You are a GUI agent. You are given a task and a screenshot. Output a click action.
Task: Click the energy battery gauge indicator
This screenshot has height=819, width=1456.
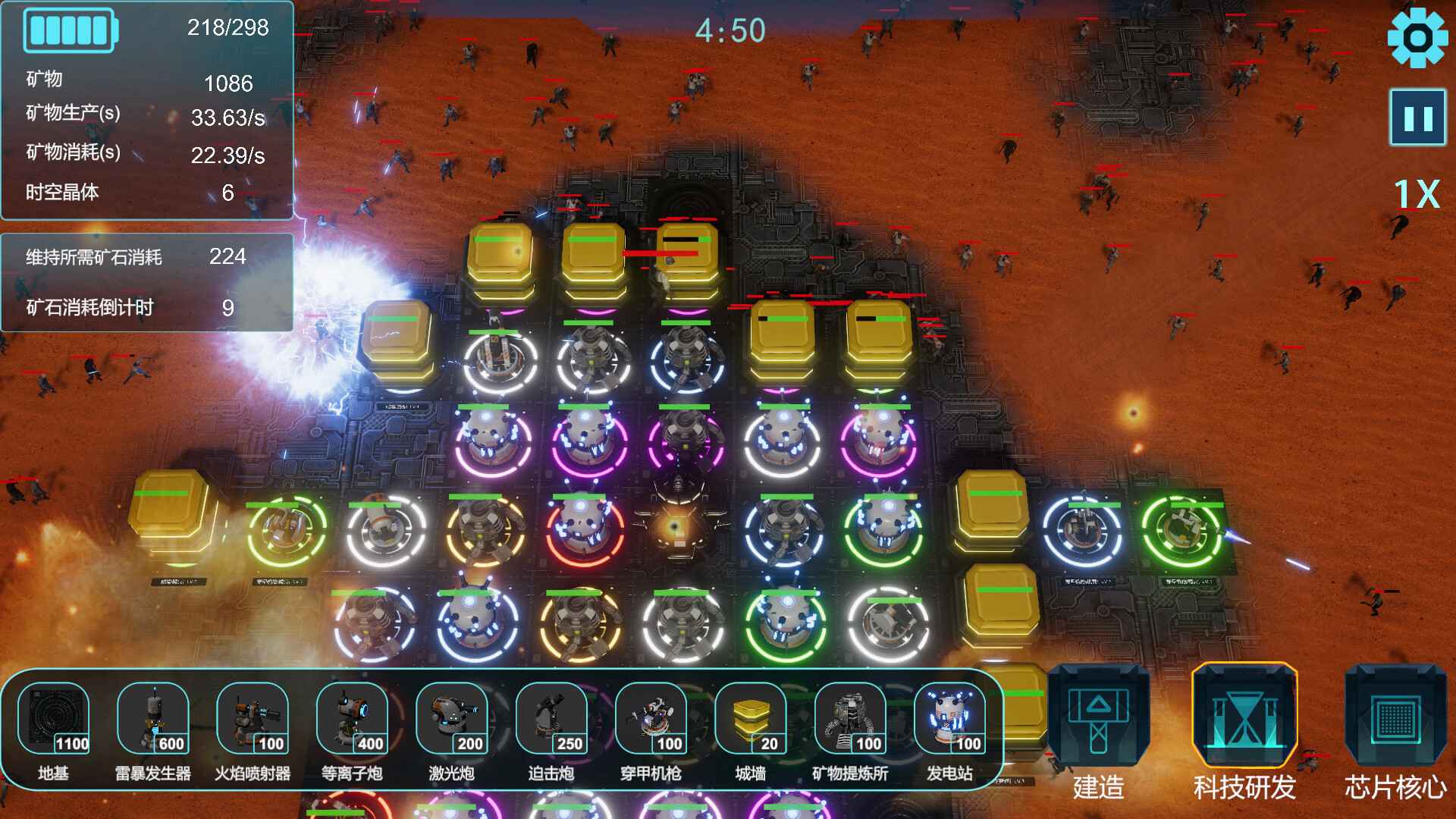click(71, 29)
